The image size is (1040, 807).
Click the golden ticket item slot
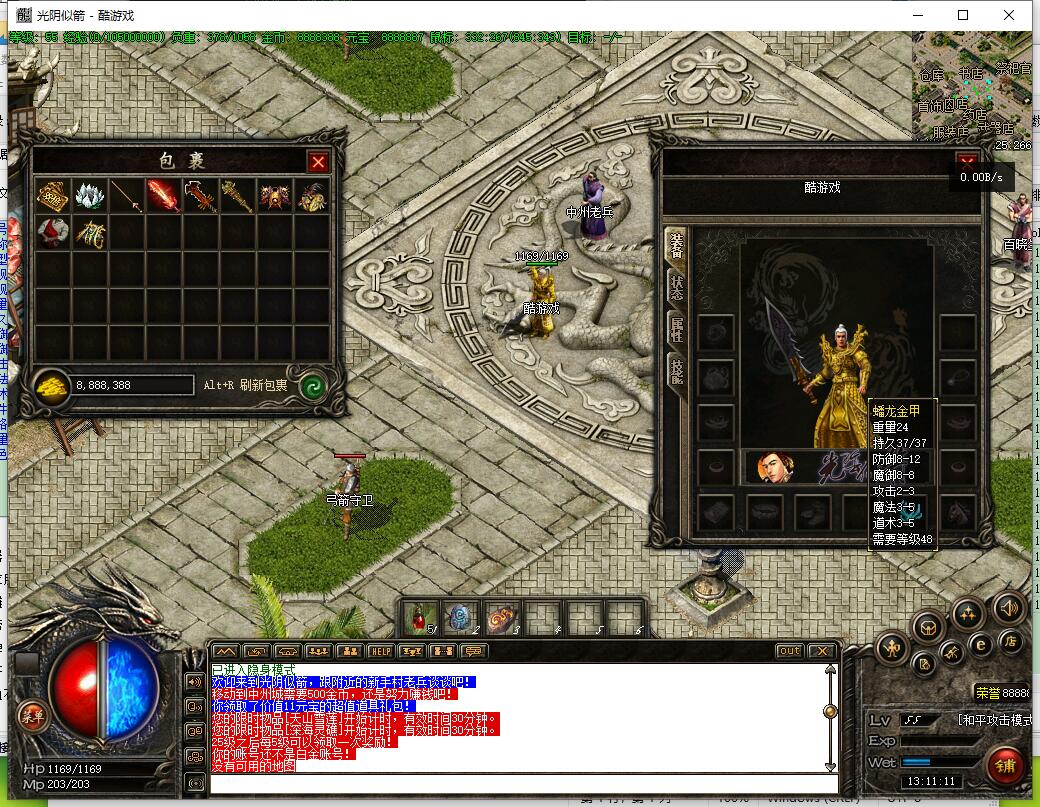point(53,197)
